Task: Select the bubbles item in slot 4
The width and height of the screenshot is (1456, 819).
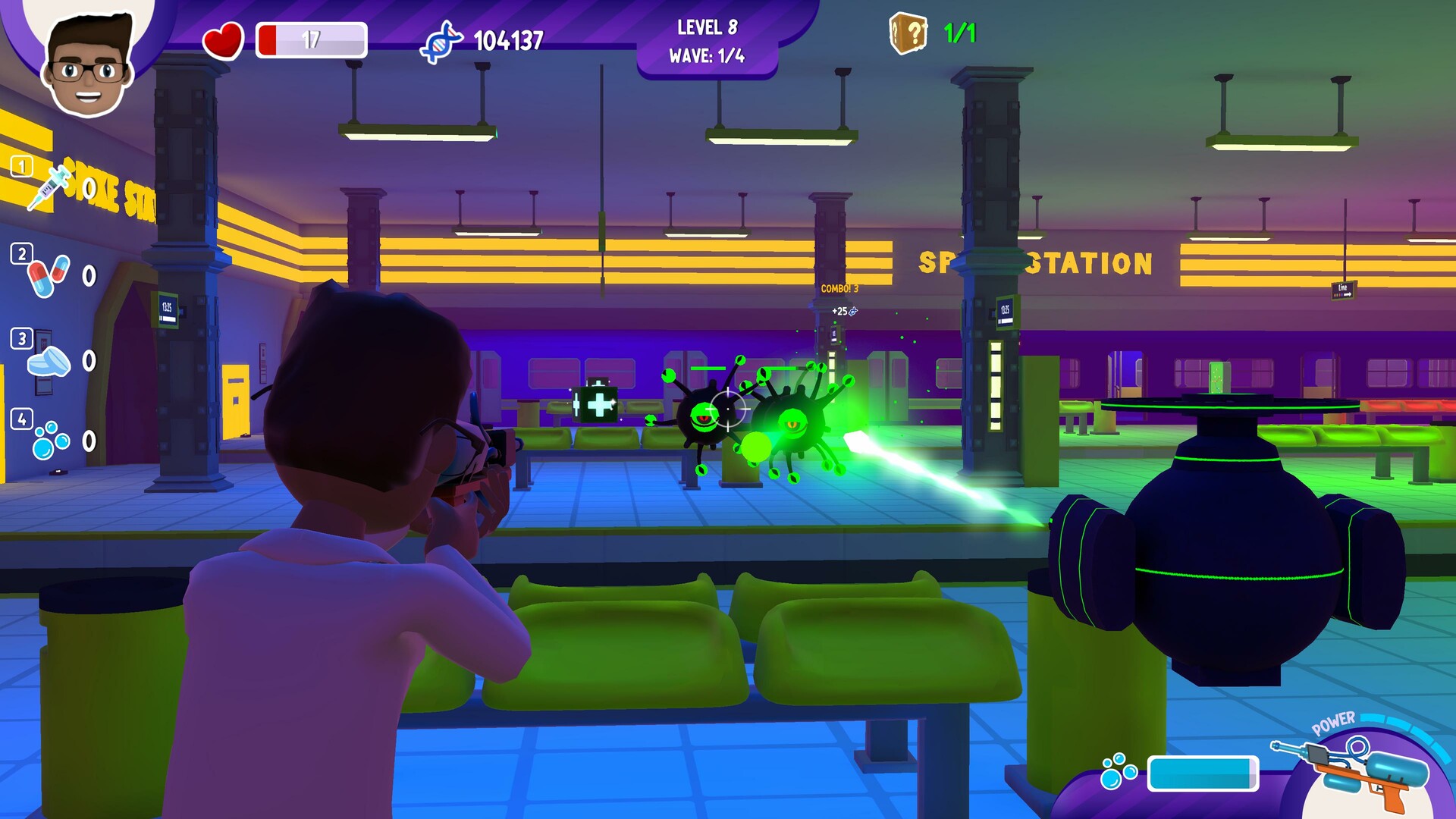Action: click(47, 440)
